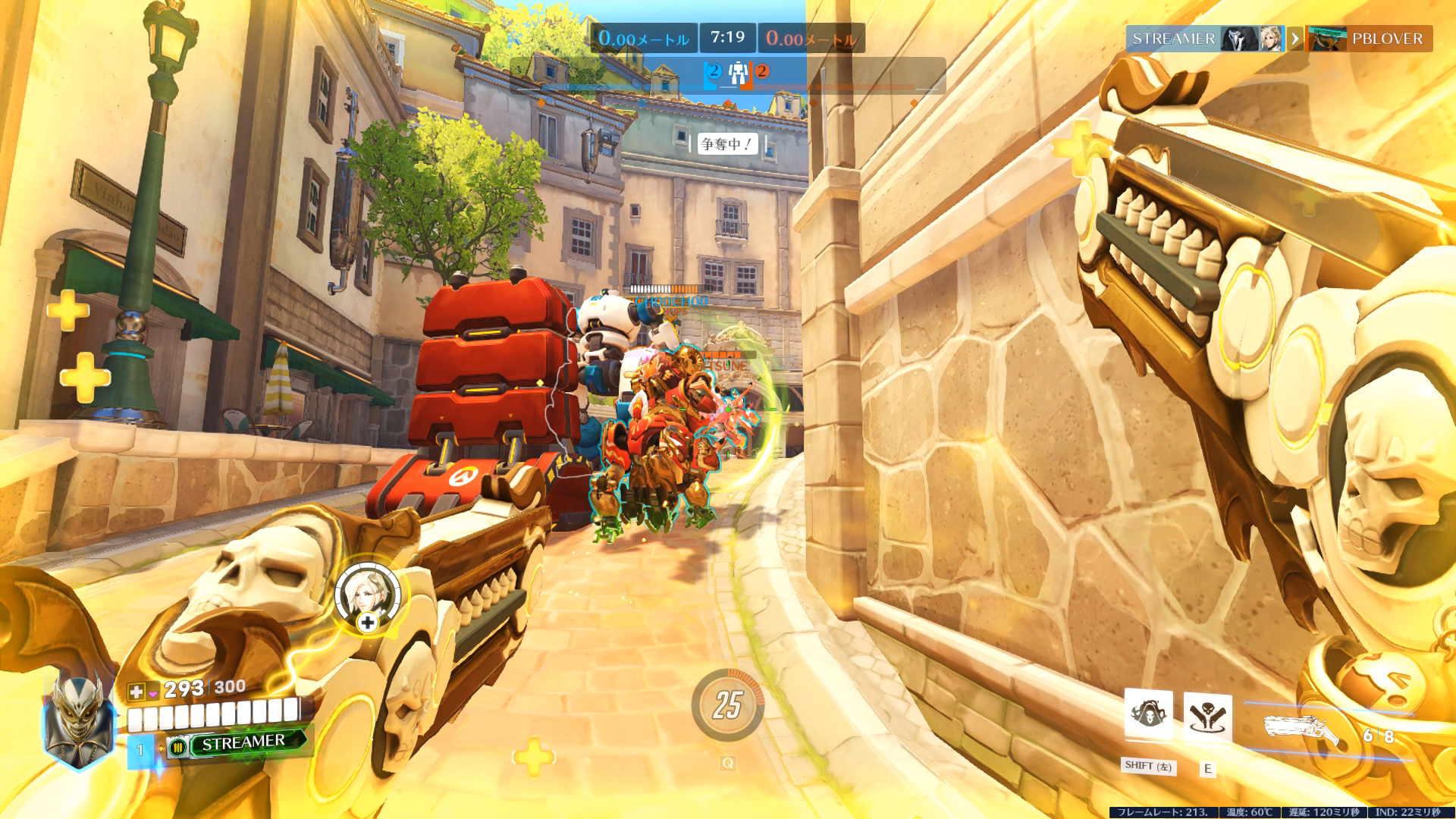Click the STREAMER player name plate
The image size is (1456, 819).
(x=243, y=742)
